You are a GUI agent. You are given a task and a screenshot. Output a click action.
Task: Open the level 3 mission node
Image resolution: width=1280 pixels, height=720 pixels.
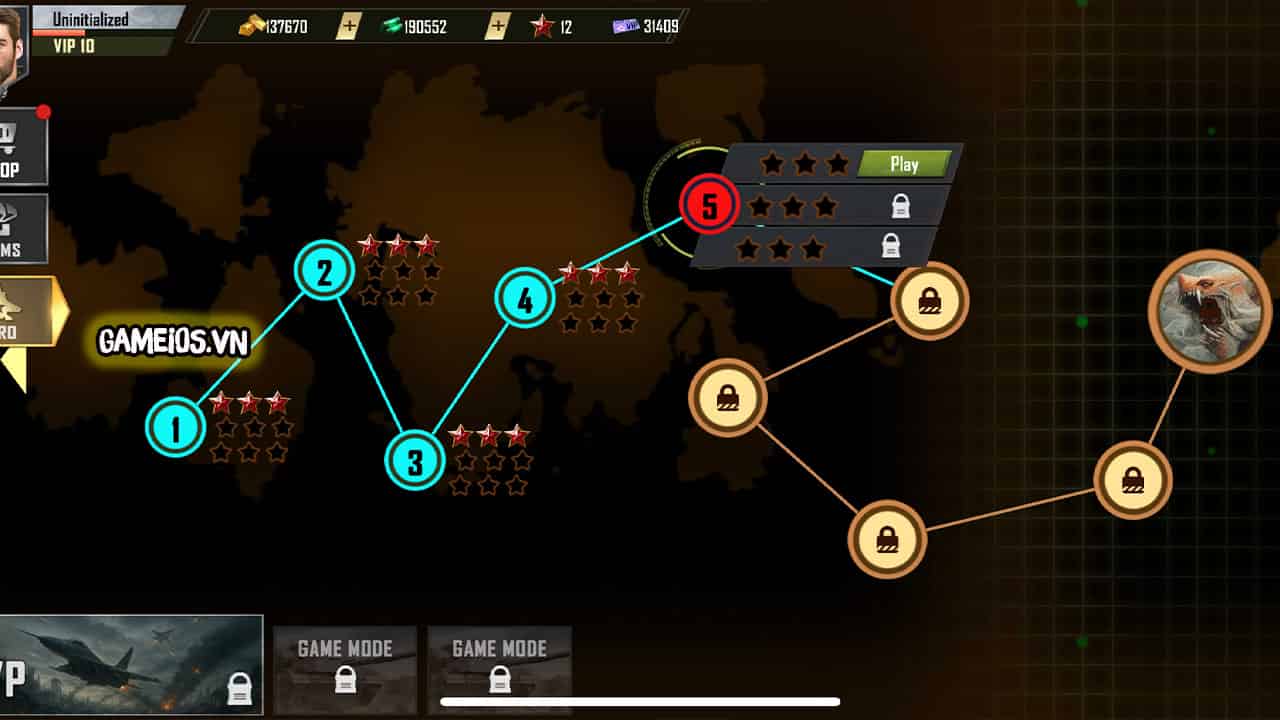point(415,460)
